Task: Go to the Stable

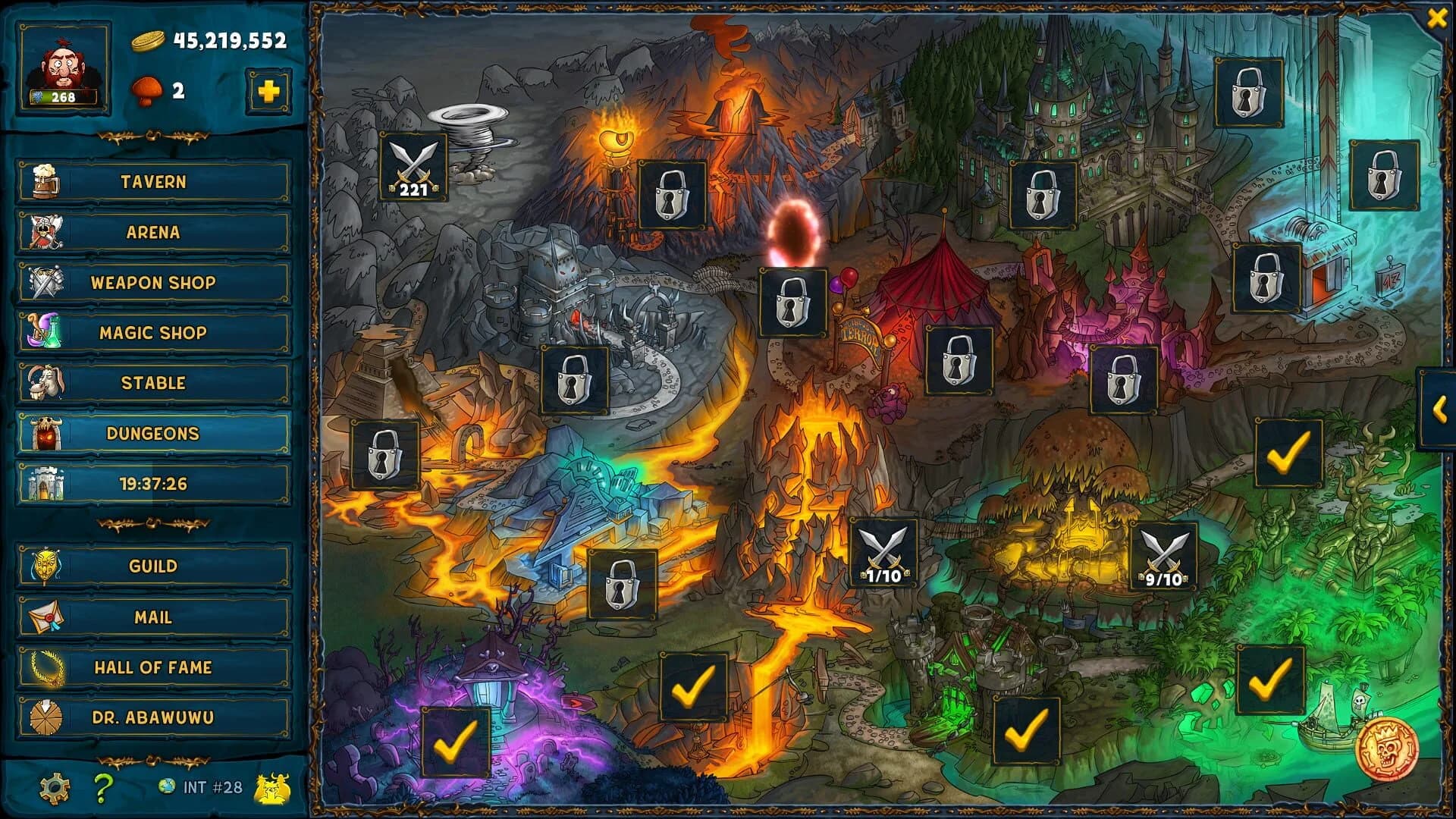Action: click(152, 383)
